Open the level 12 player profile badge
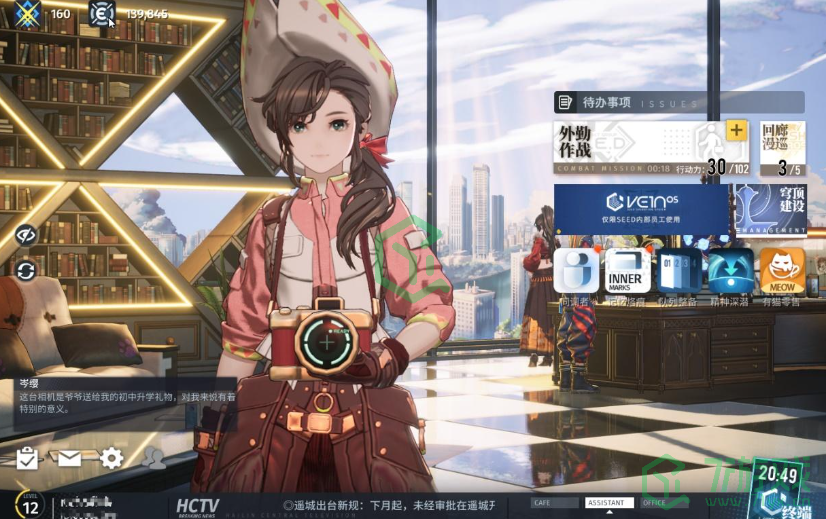The width and height of the screenshot is (826, 519). [x=30, y=505]
